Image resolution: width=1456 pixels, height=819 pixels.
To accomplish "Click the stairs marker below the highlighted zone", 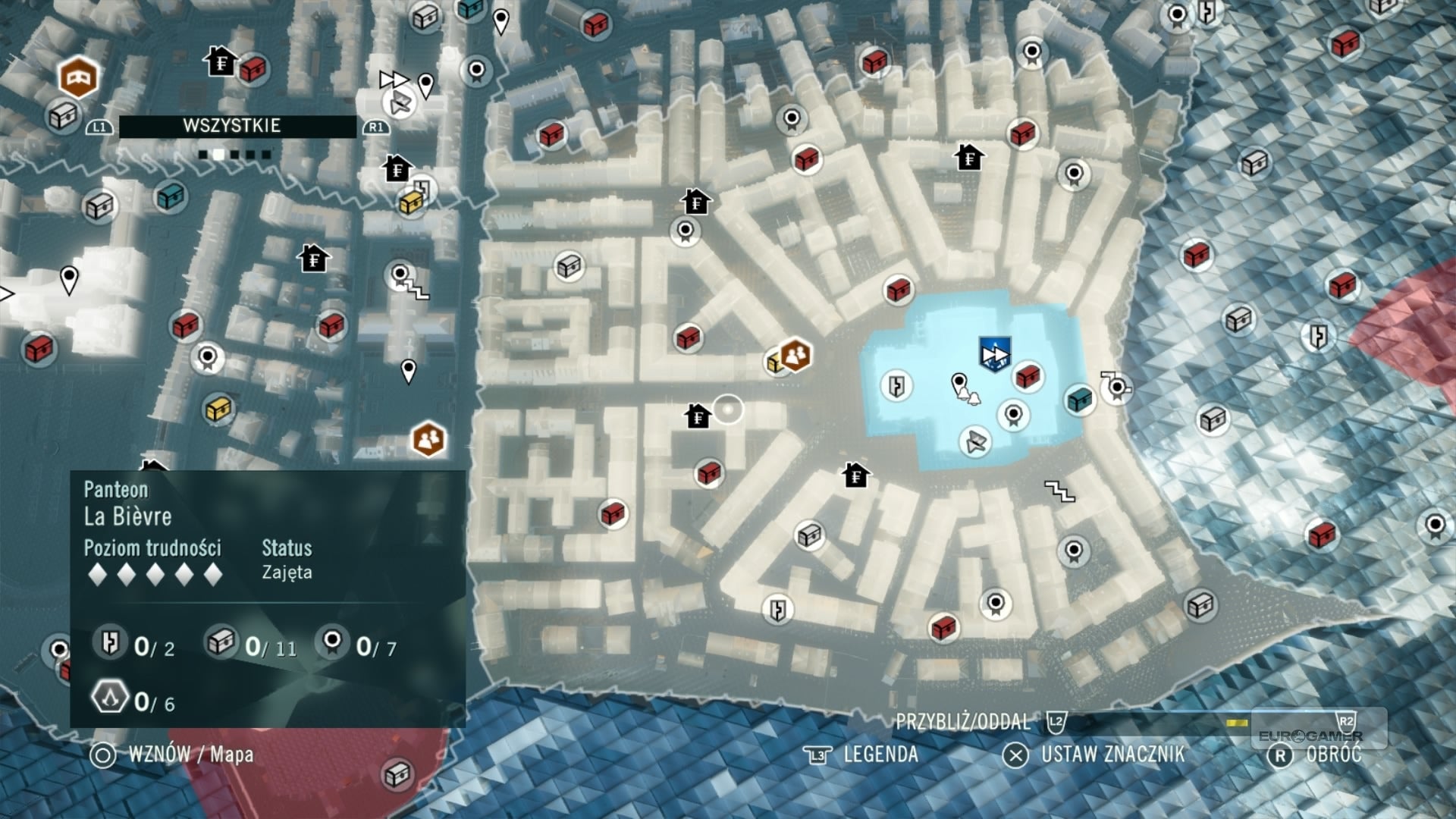I will 1059,491.
